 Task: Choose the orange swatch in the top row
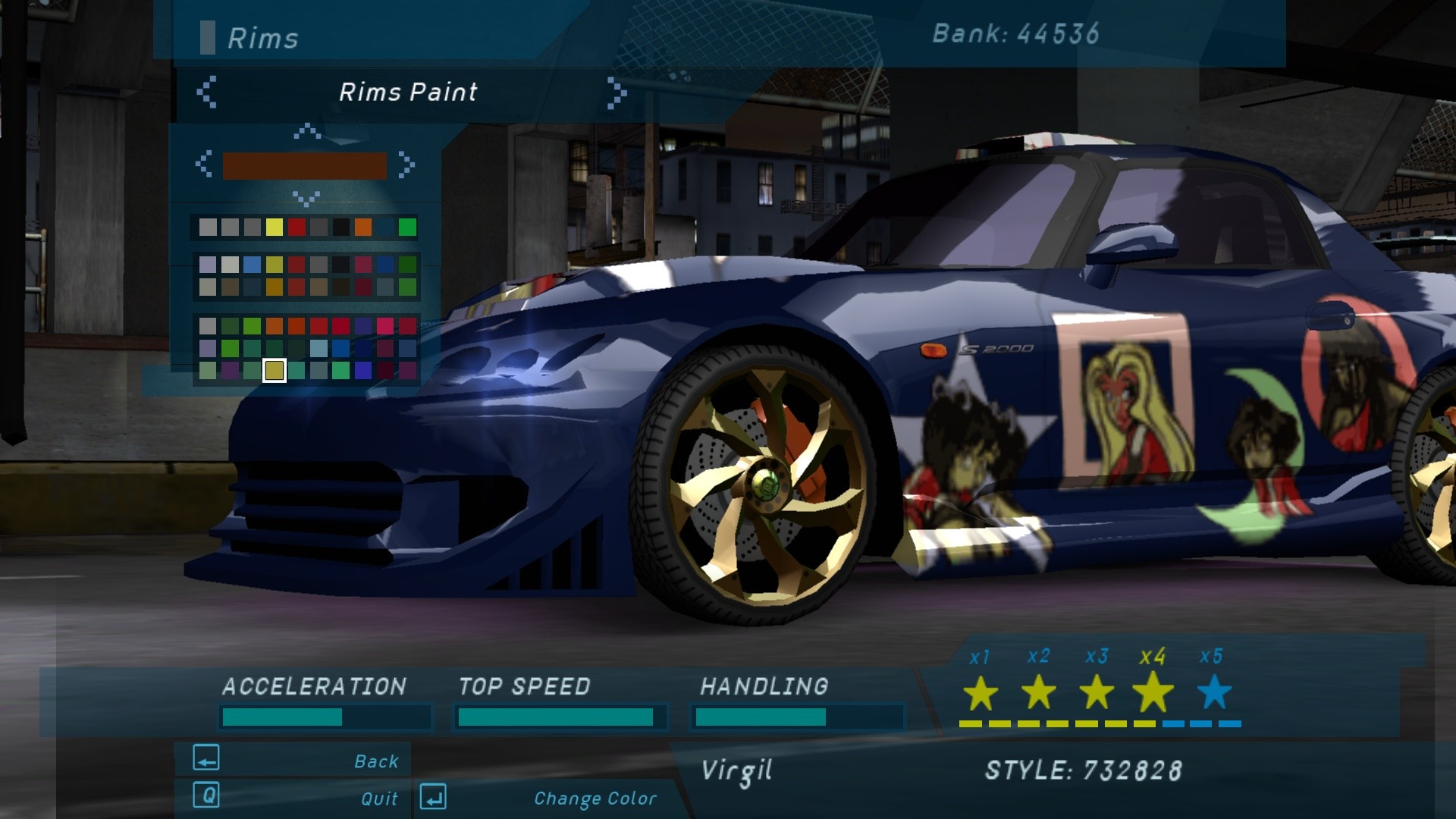click(x=363, y=227)
